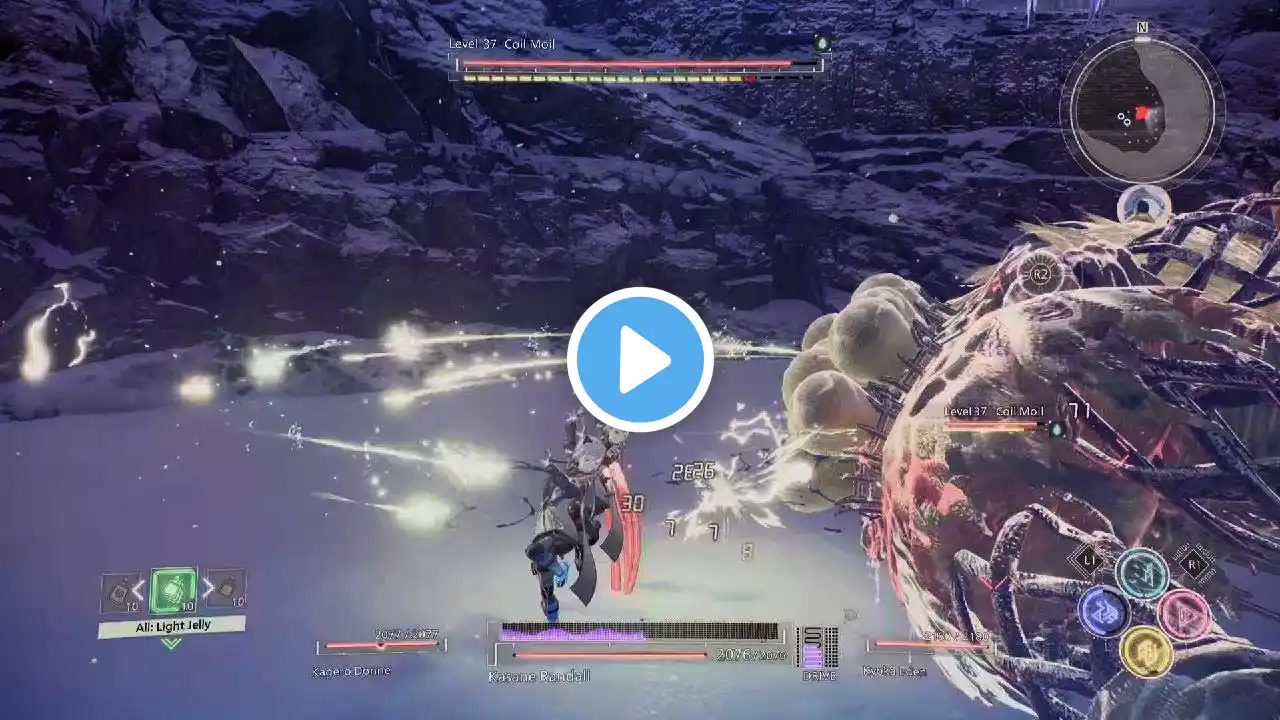Screen dimensions: 1280x720
Task: Activate the yellow SAS ability icon
Action: click(x=1145, y=651)
